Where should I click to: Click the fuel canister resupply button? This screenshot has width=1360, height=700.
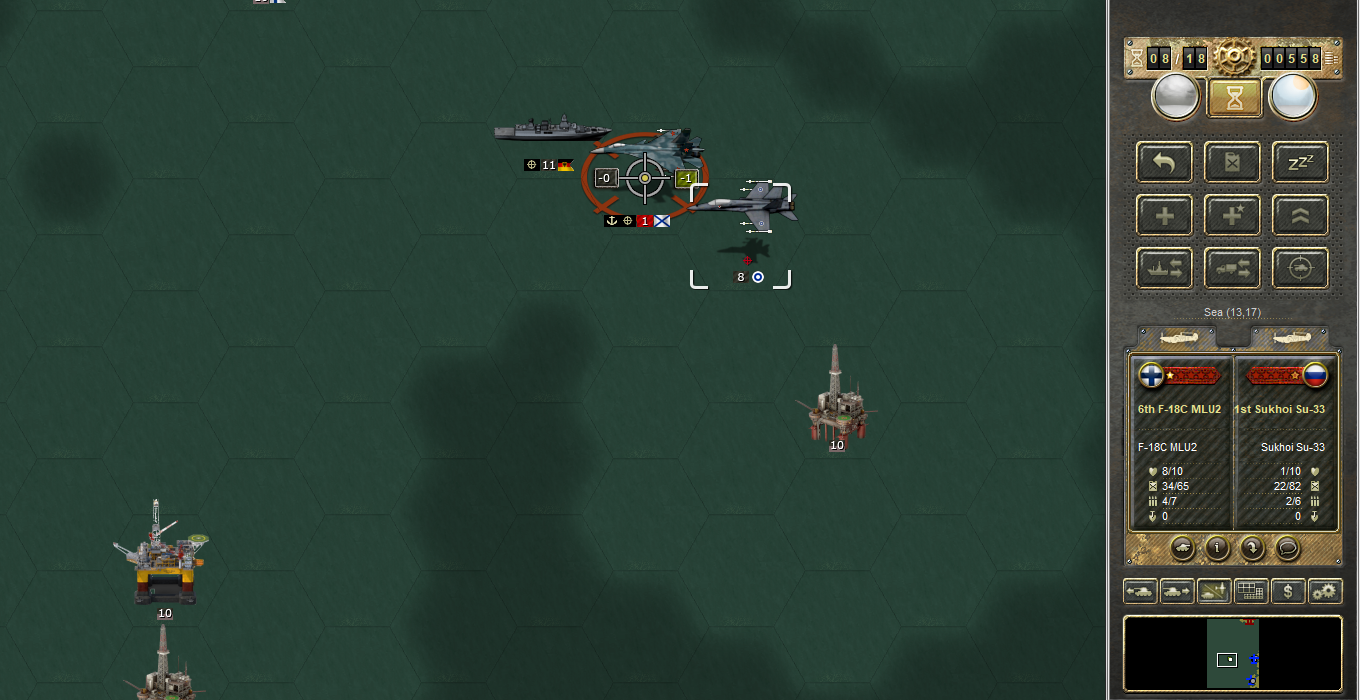point(1232,162)
